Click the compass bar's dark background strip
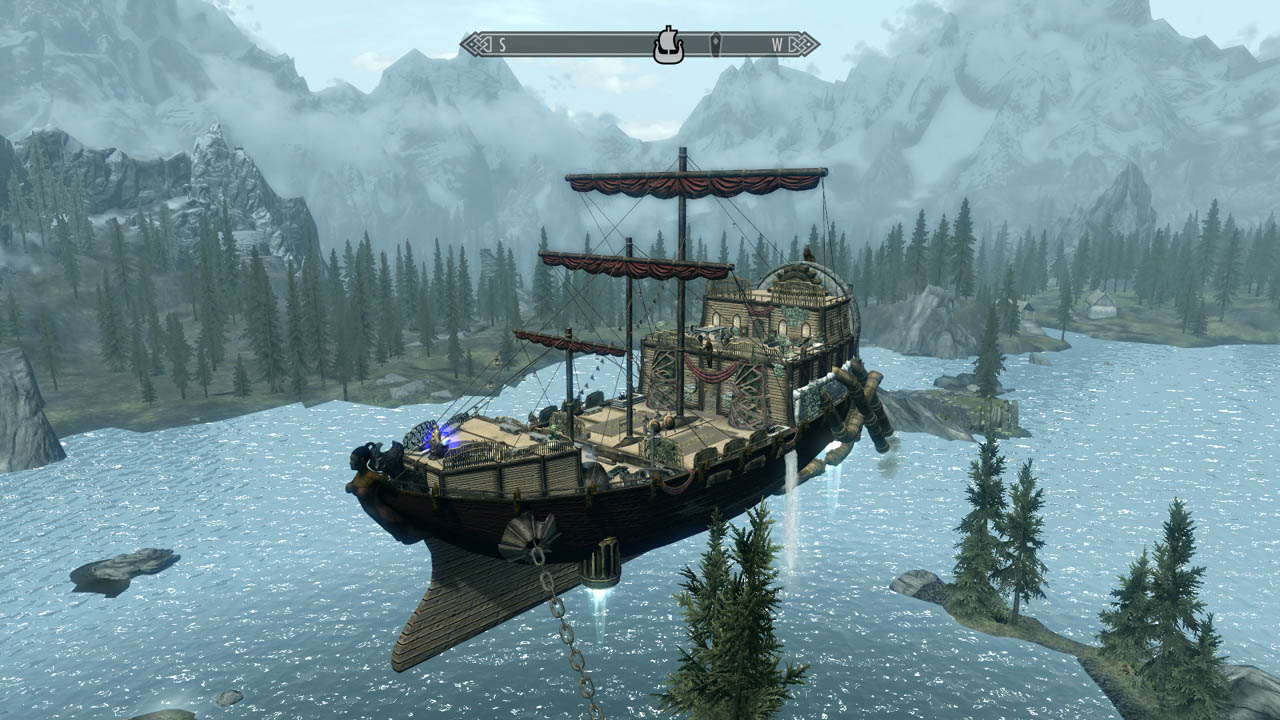The width and height of the screenshot is (1280, 720). 580,44
